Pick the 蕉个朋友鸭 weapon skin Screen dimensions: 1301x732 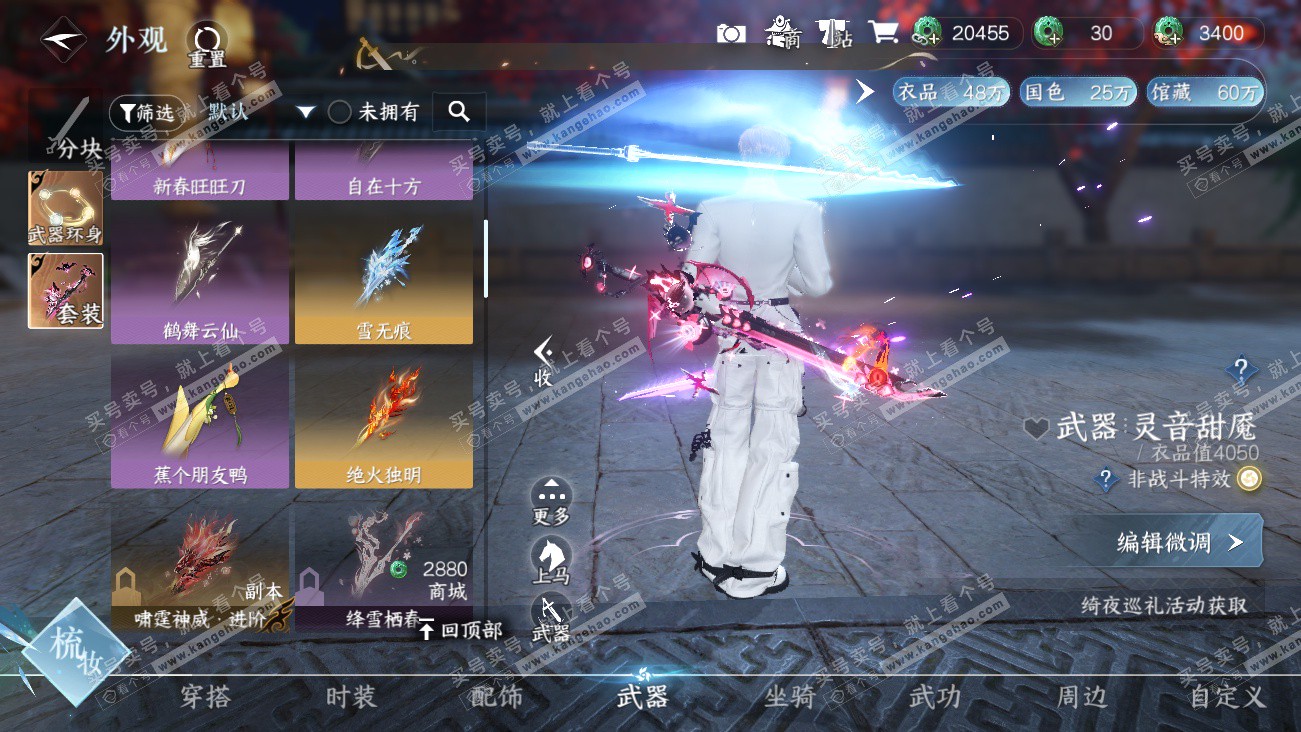tap(199, 420)
